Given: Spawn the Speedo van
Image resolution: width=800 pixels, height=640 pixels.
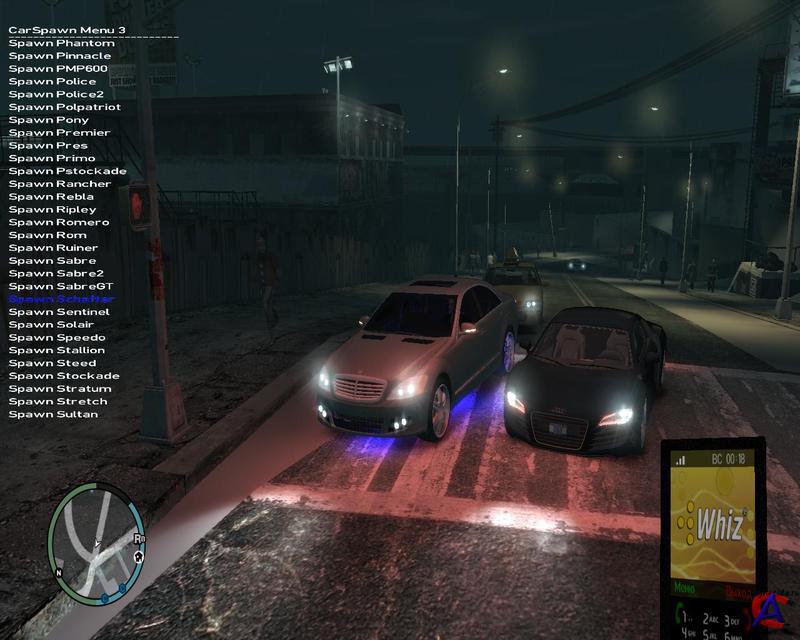Looking at the screenshot, I should [57, 338].
